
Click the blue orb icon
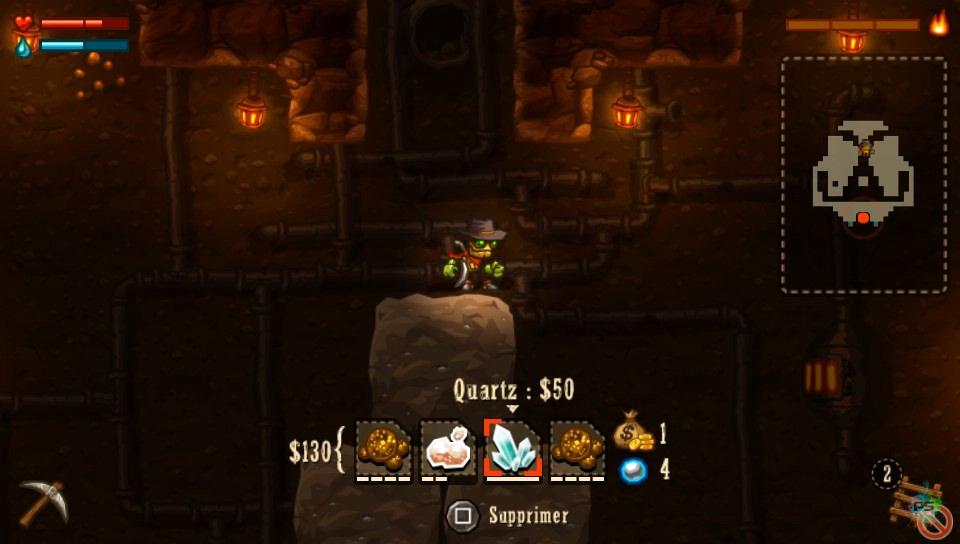[x=633, y=470]
